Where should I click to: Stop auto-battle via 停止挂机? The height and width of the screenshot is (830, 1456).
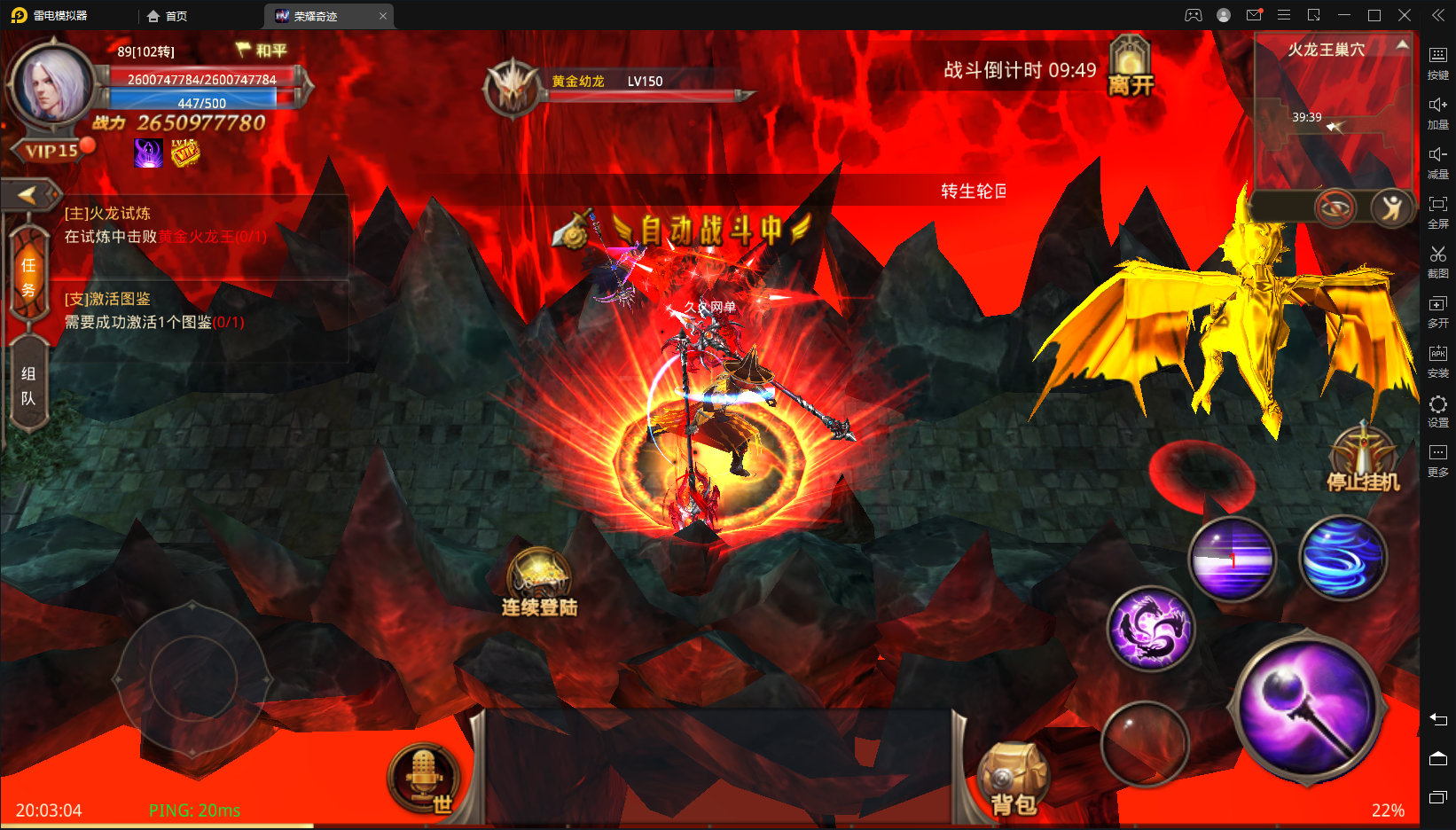click(1363, 458)
